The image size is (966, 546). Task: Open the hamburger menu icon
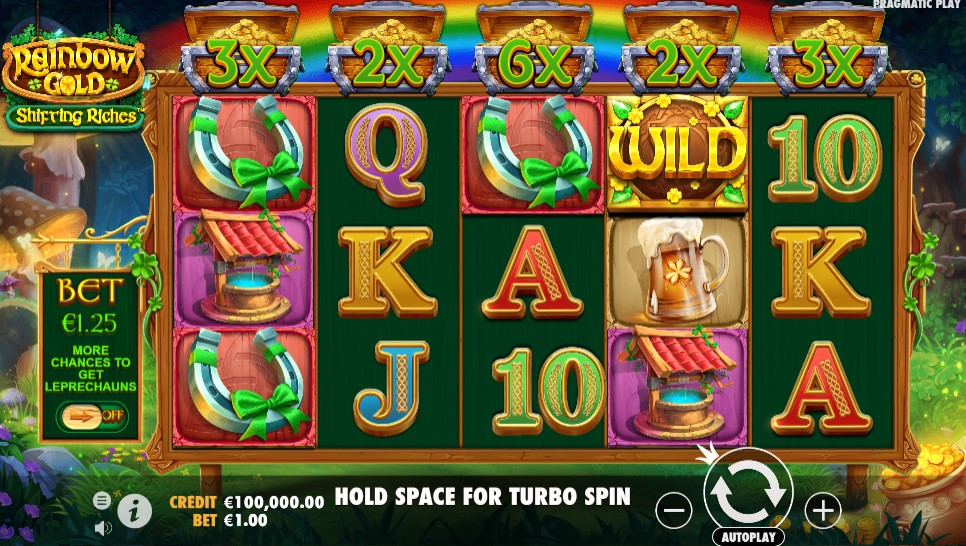tap(102, 500)
